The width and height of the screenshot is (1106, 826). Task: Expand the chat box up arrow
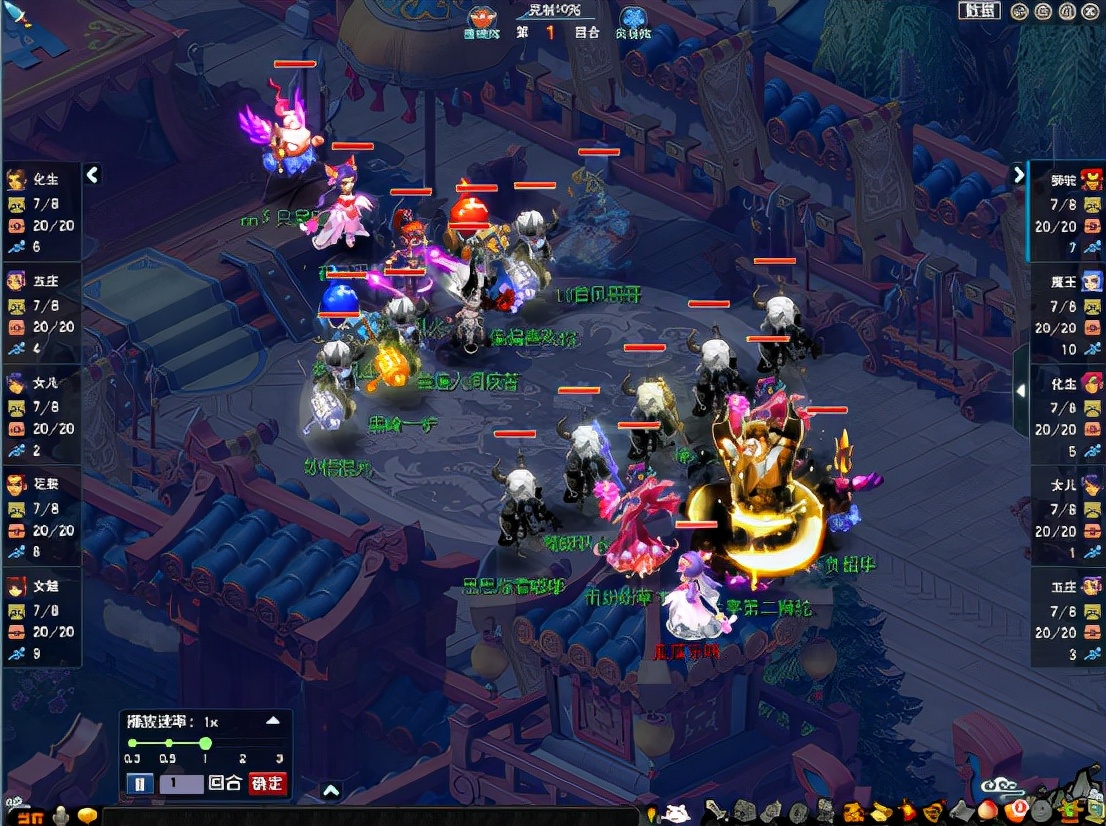(x=331, y=791)
